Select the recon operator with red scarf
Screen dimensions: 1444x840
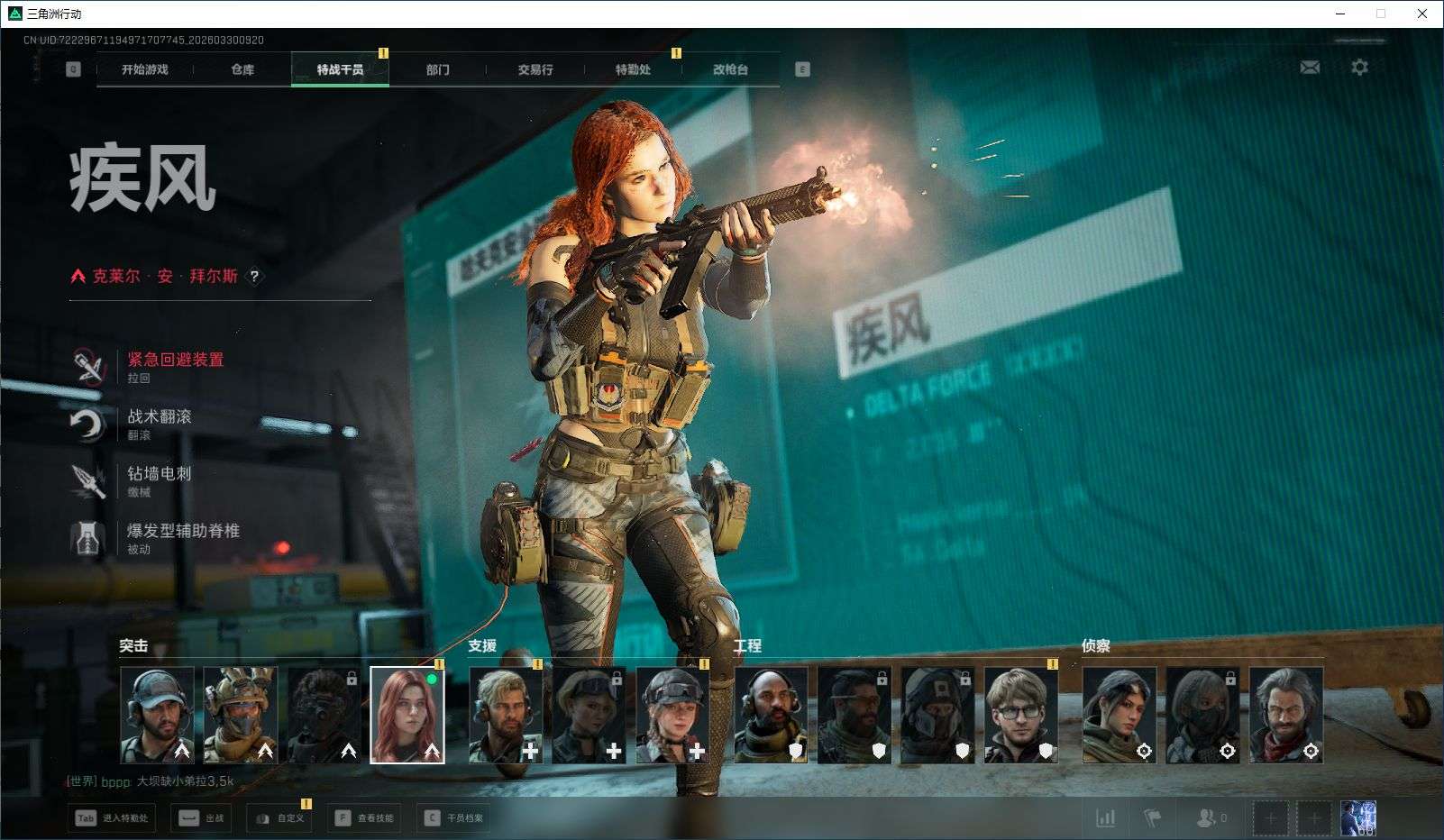(x=1285, y=715)
